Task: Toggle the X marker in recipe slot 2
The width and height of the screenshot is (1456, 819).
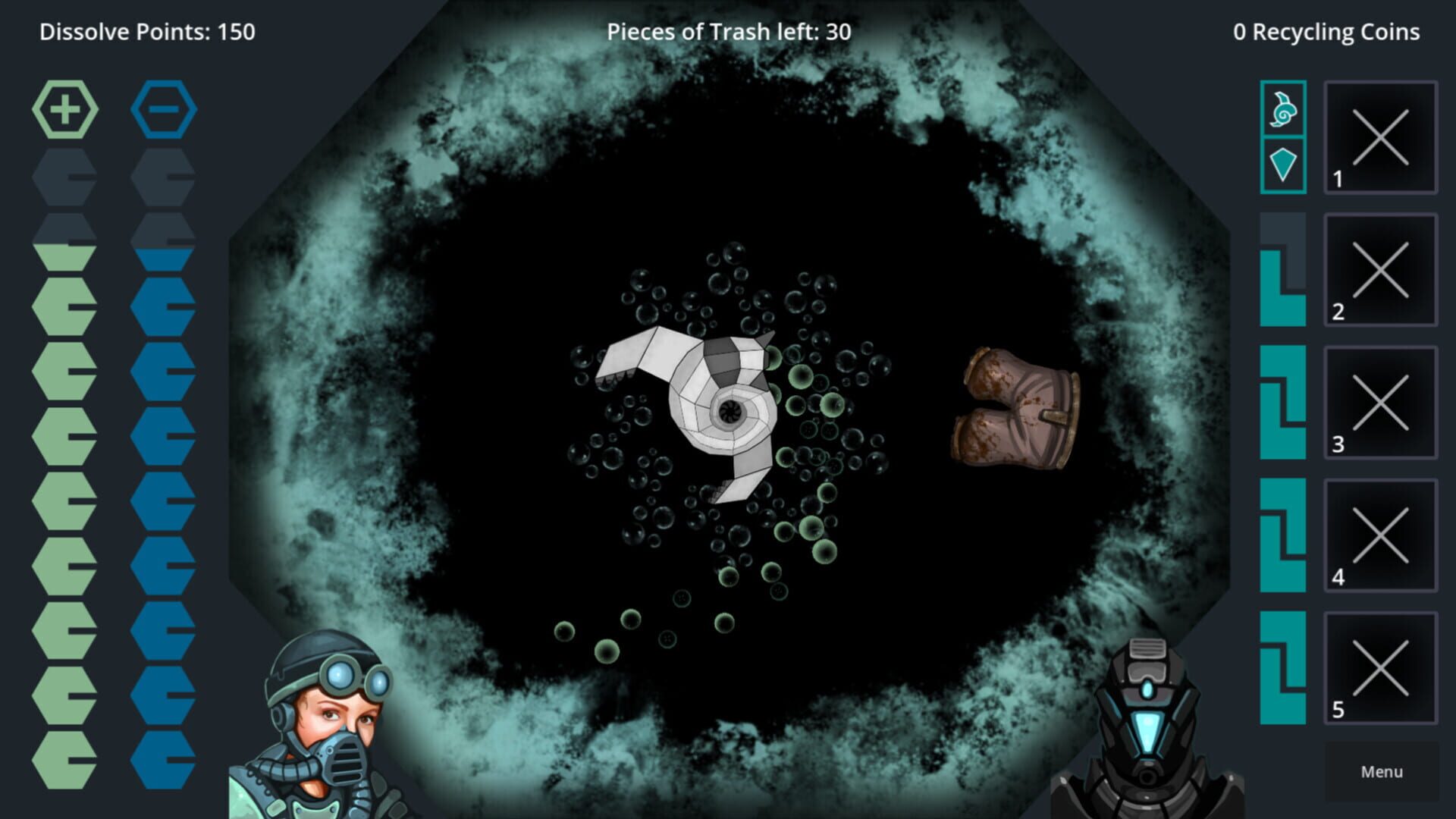Action: [x=1382, y=267]
